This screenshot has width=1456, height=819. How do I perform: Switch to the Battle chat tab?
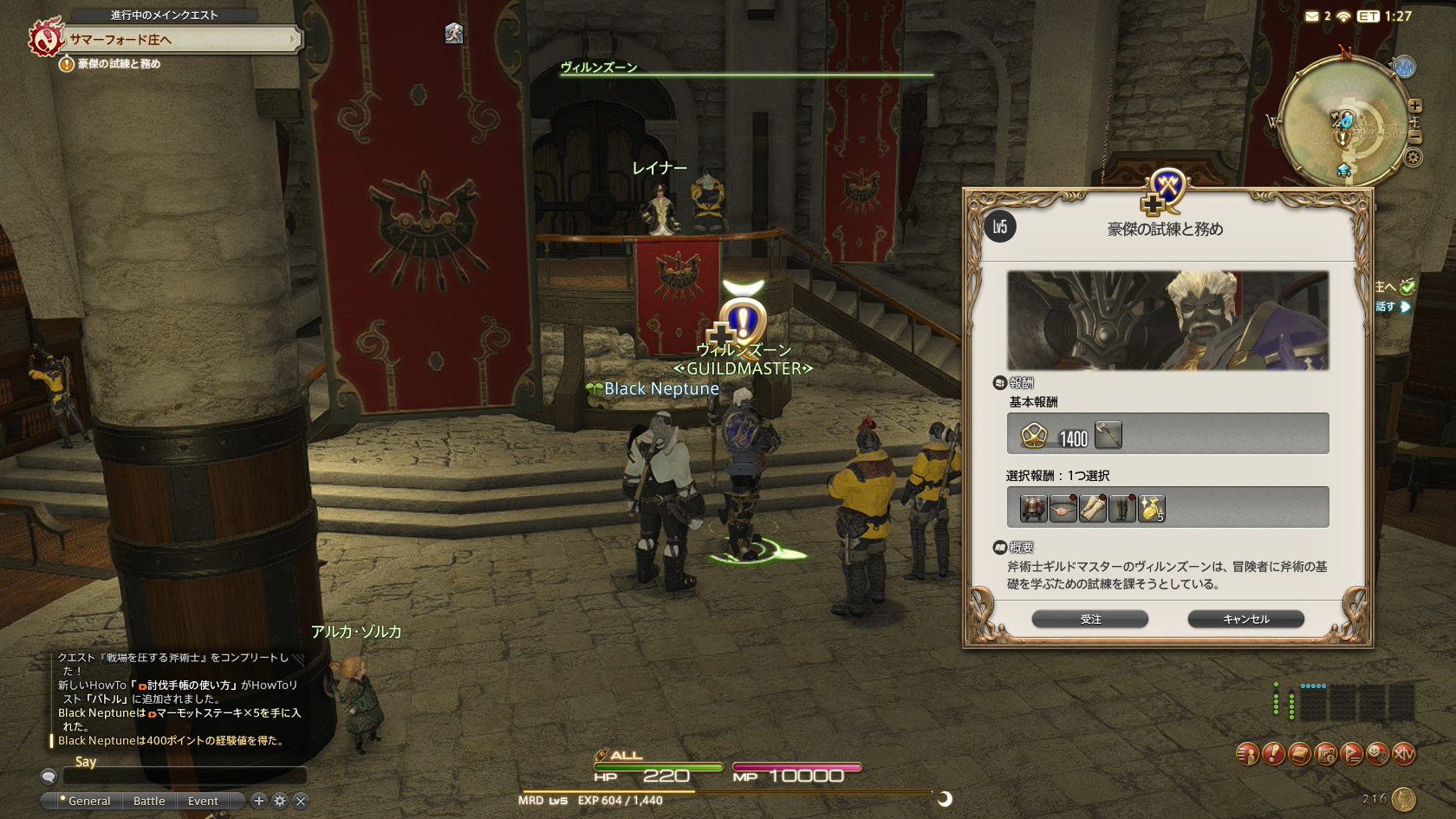(x=149, y=801)
